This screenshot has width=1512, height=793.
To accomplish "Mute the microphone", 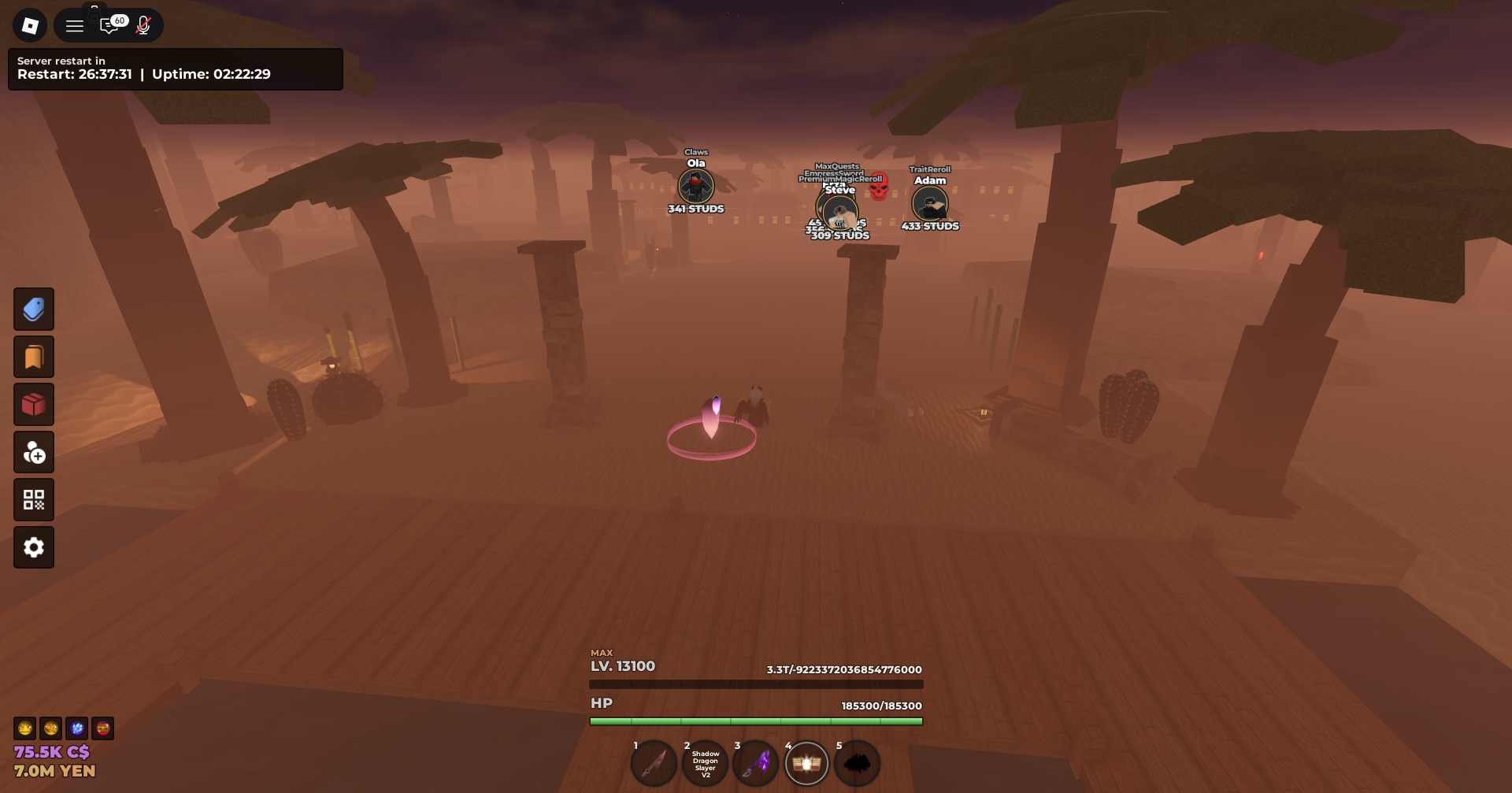I will click(143, 24).
